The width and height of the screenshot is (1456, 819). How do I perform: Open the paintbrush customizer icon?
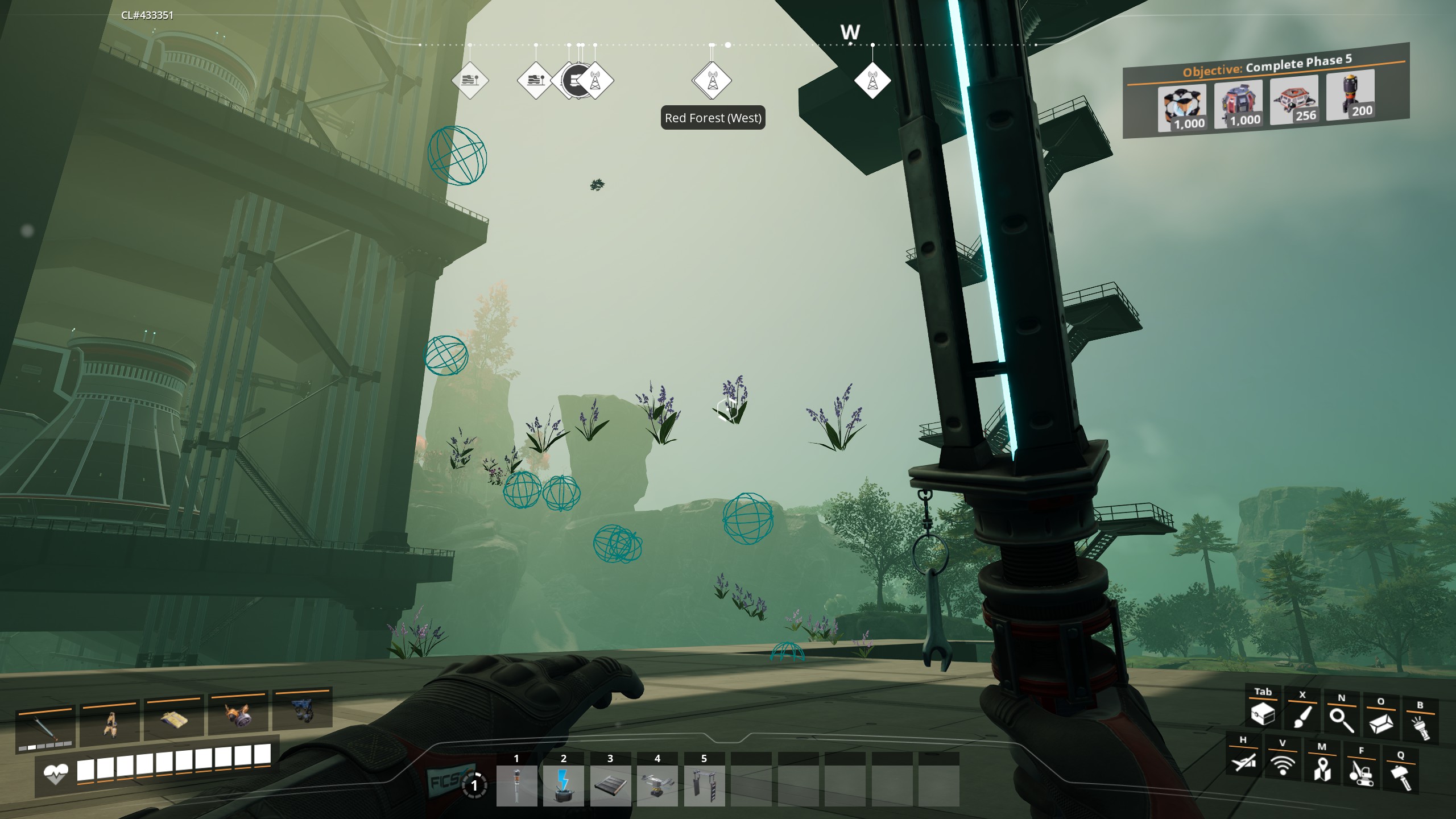[x=1302, y=717]
